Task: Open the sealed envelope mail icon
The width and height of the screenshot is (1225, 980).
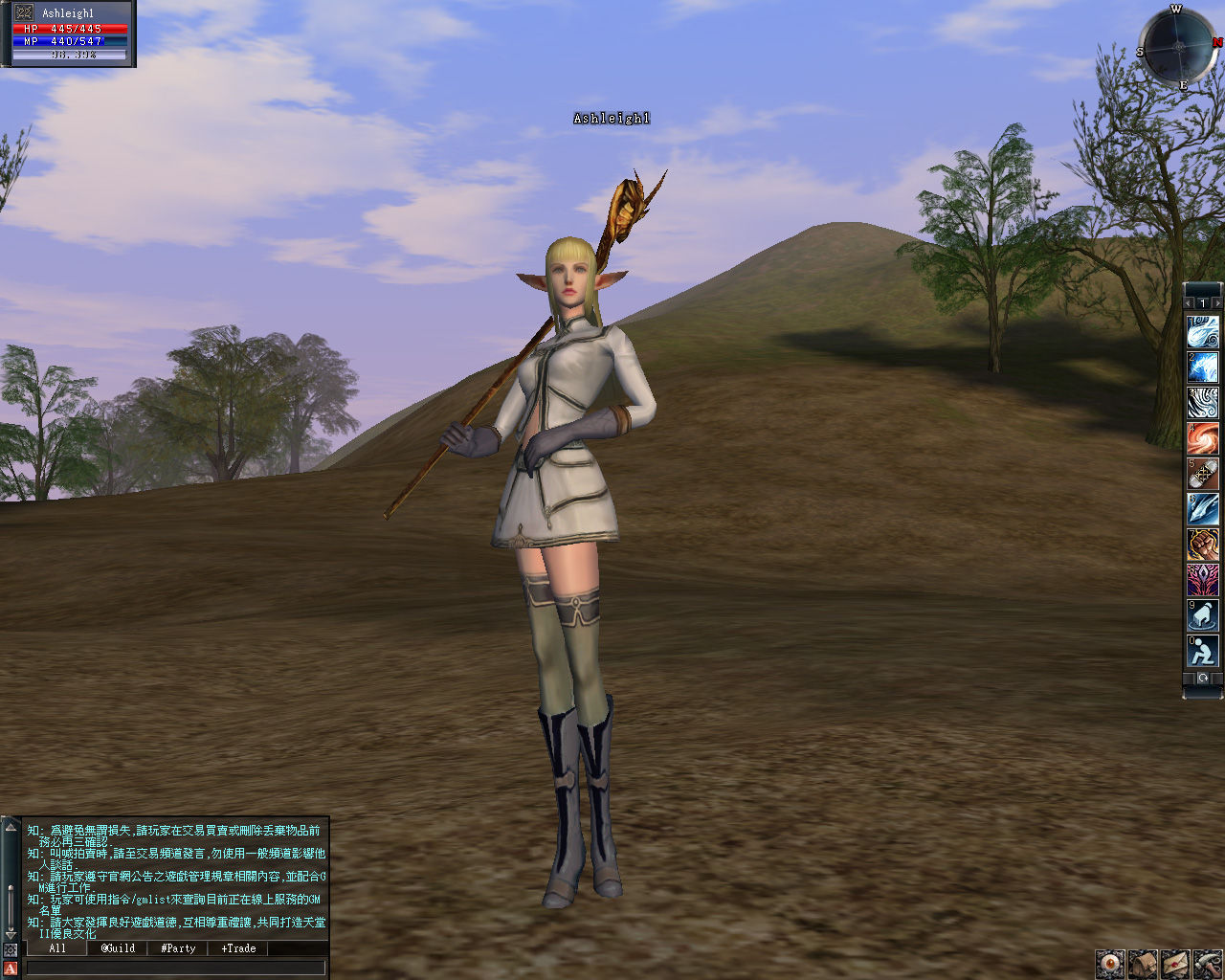Action: click(1175, 964)
